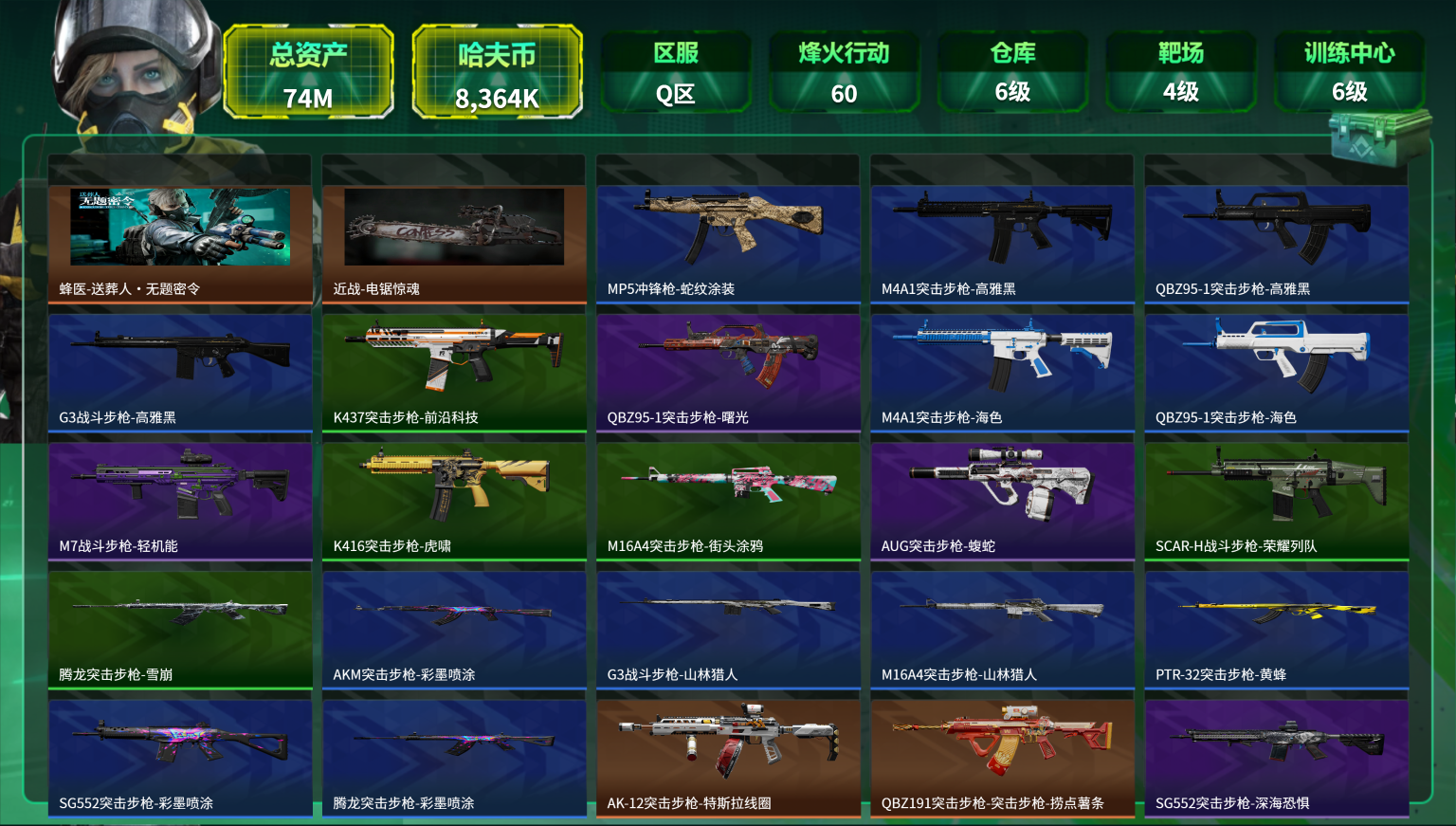Screen dimensions: 1456x826
Task: View the 靶场 4级 level display
Action: point(1180,71)
